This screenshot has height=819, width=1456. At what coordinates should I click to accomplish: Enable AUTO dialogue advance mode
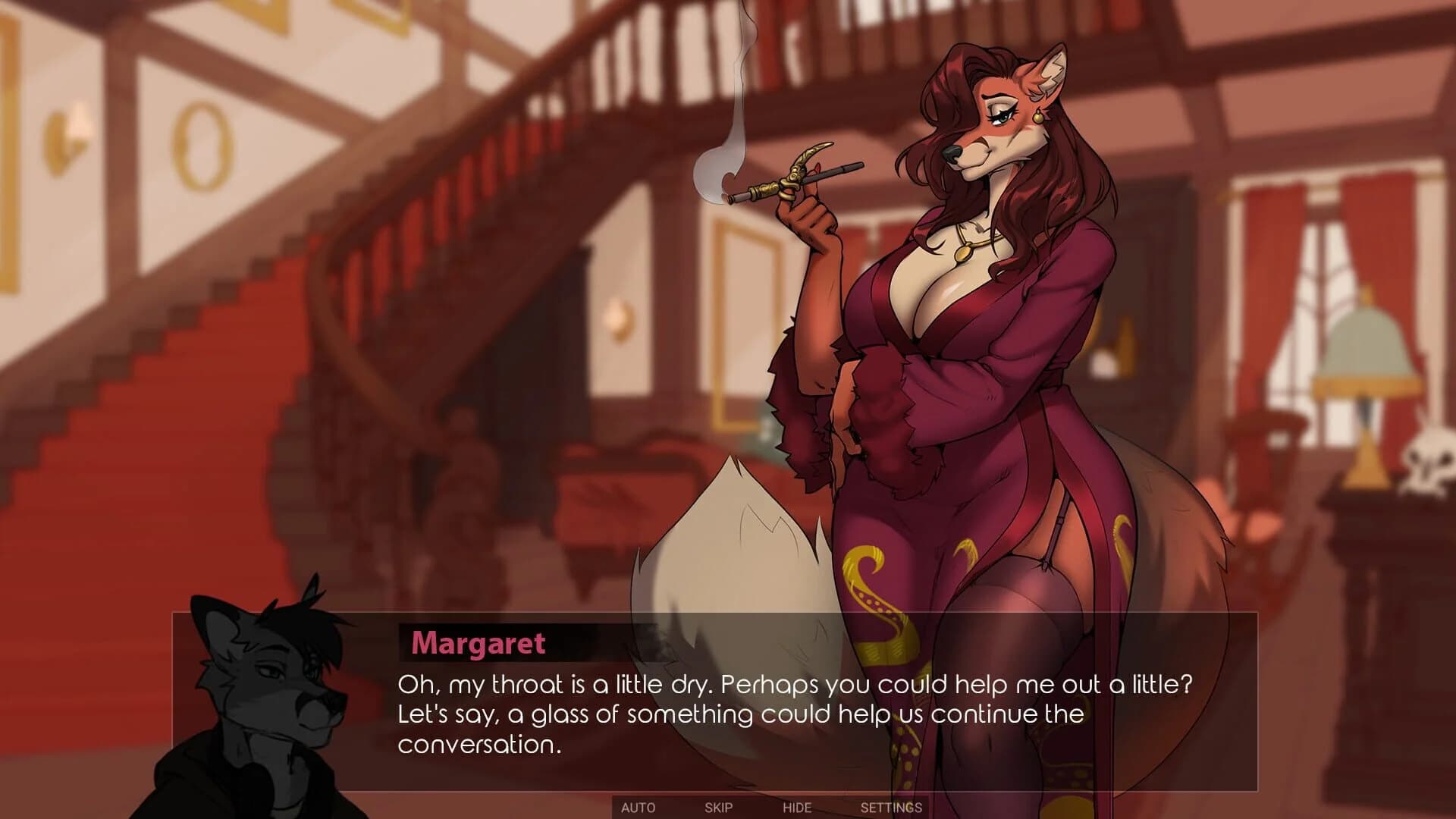[x=637, y=808]
